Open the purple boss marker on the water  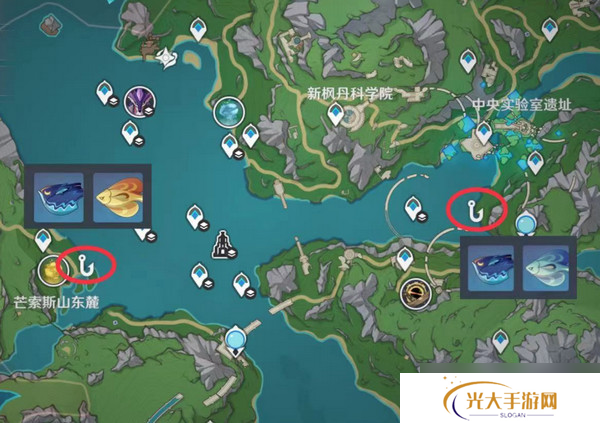(x=138, y=100)
